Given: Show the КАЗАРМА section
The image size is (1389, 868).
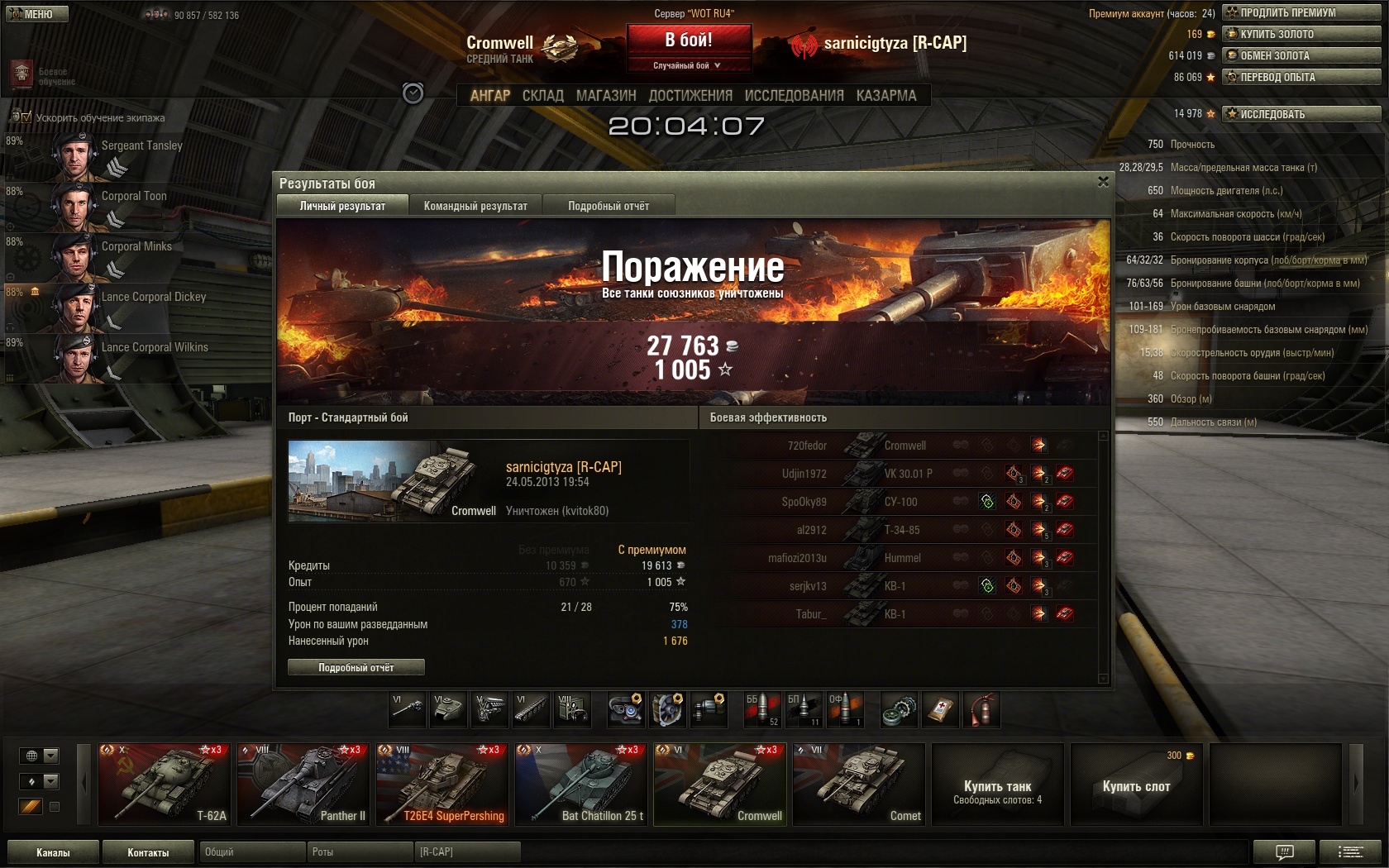Looking at the screenshot, I should pyautogui.click(x=886, y=96).
